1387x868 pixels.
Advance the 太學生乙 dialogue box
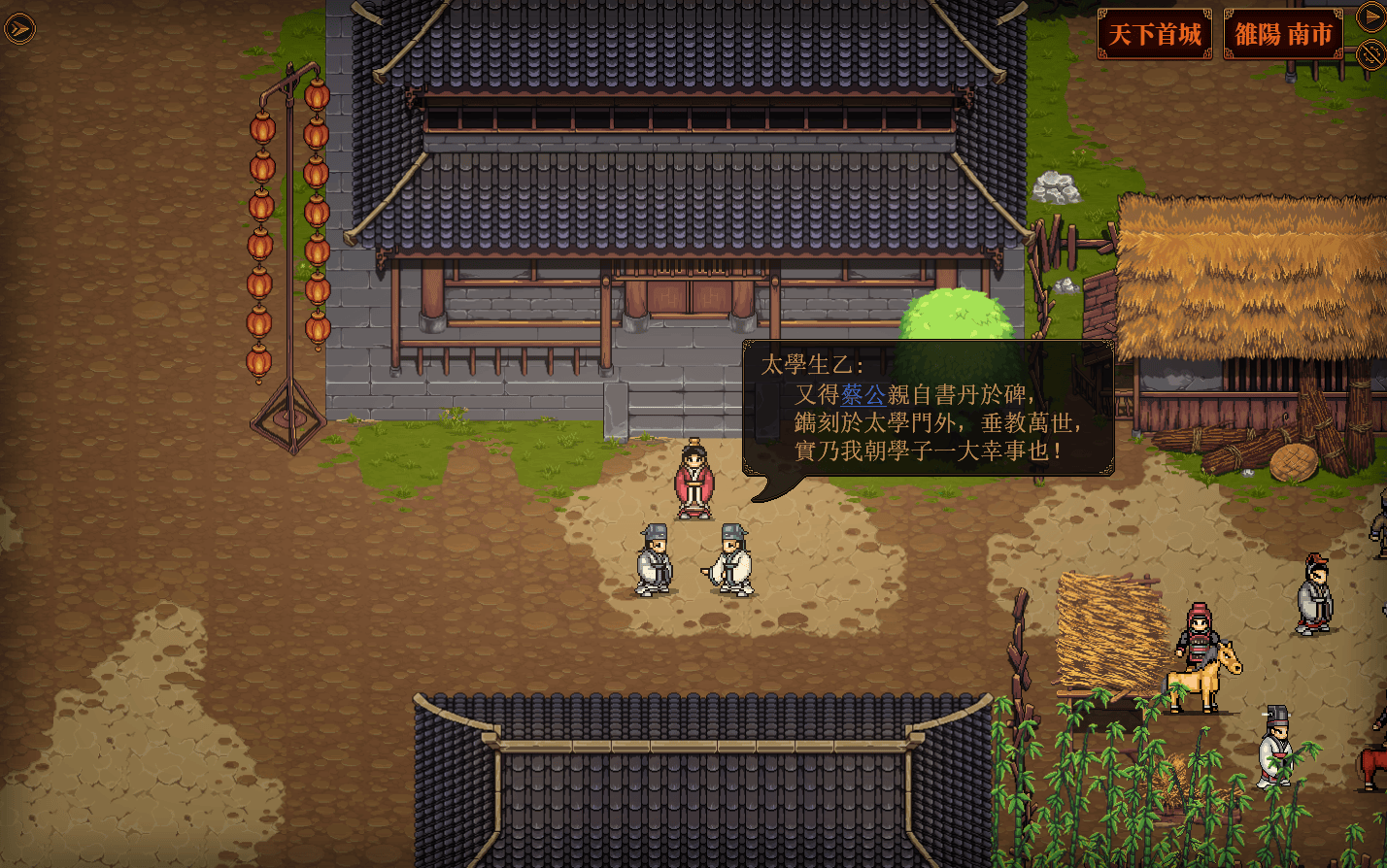(928, 409)
